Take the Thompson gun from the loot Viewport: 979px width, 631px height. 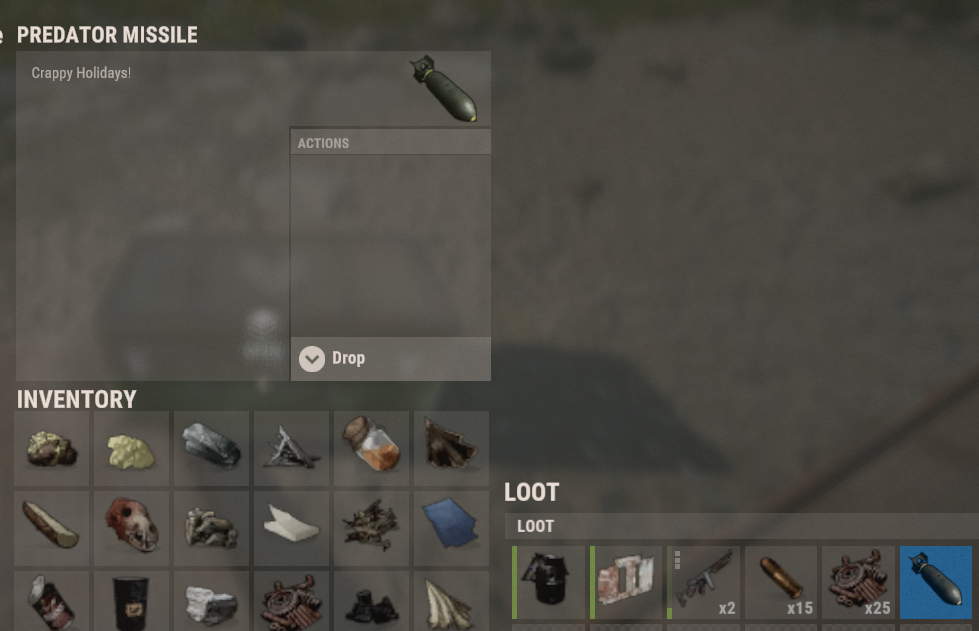point(704,582)
